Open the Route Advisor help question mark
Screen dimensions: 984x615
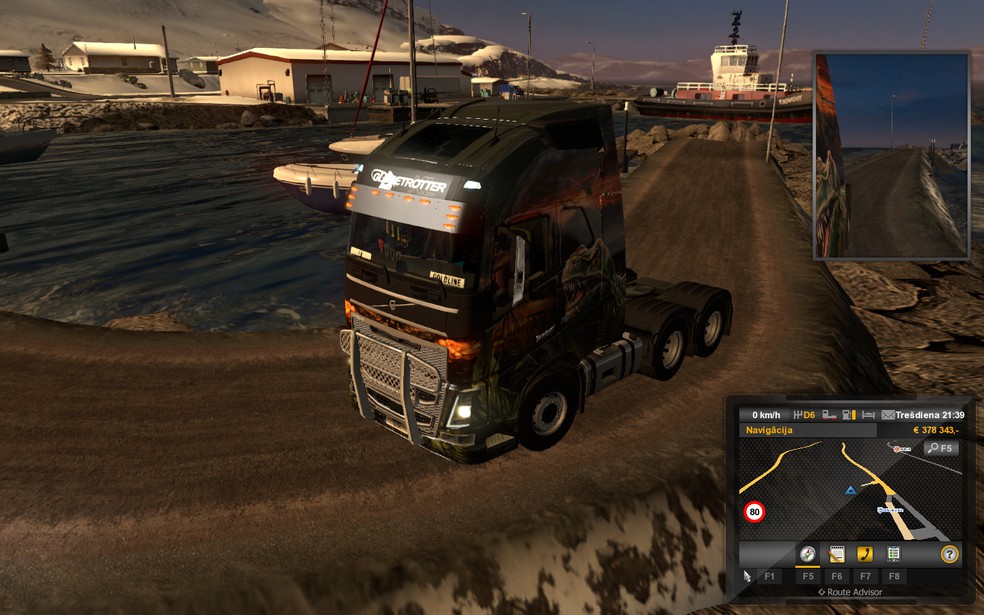tap(949, 554)
